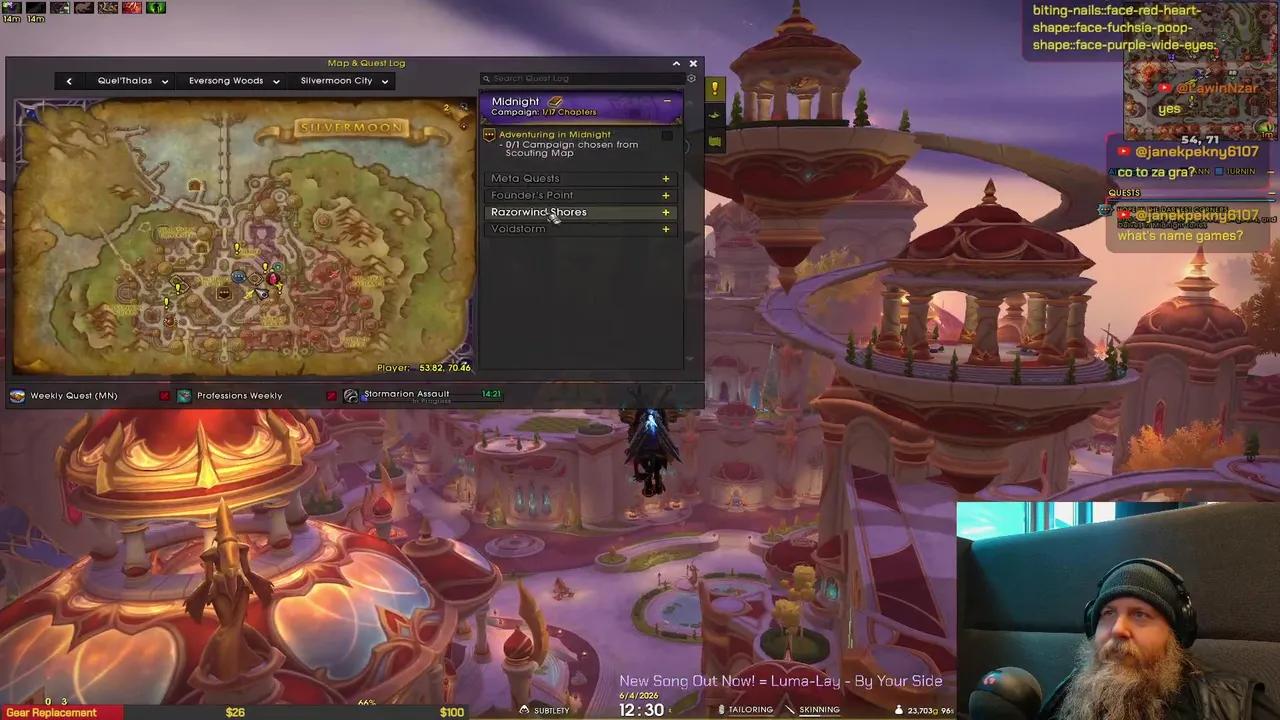Image resolution: width=1280 pixels, height=720 pixels.
Task: Toggle the red checkbox beside Weekly Quest
Action: click(x=164, y=395)
